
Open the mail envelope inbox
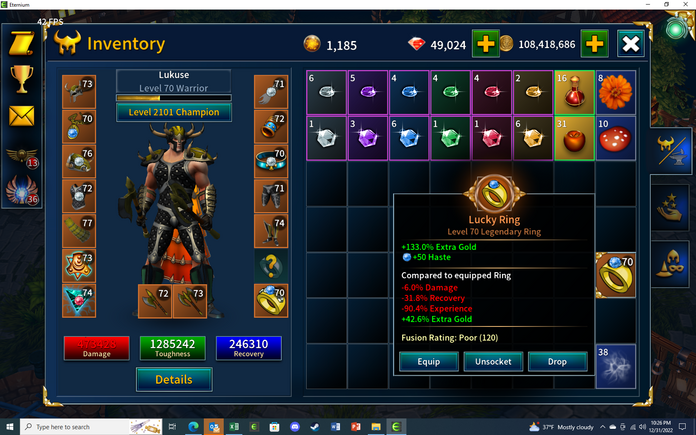click(x=20, y=116)
